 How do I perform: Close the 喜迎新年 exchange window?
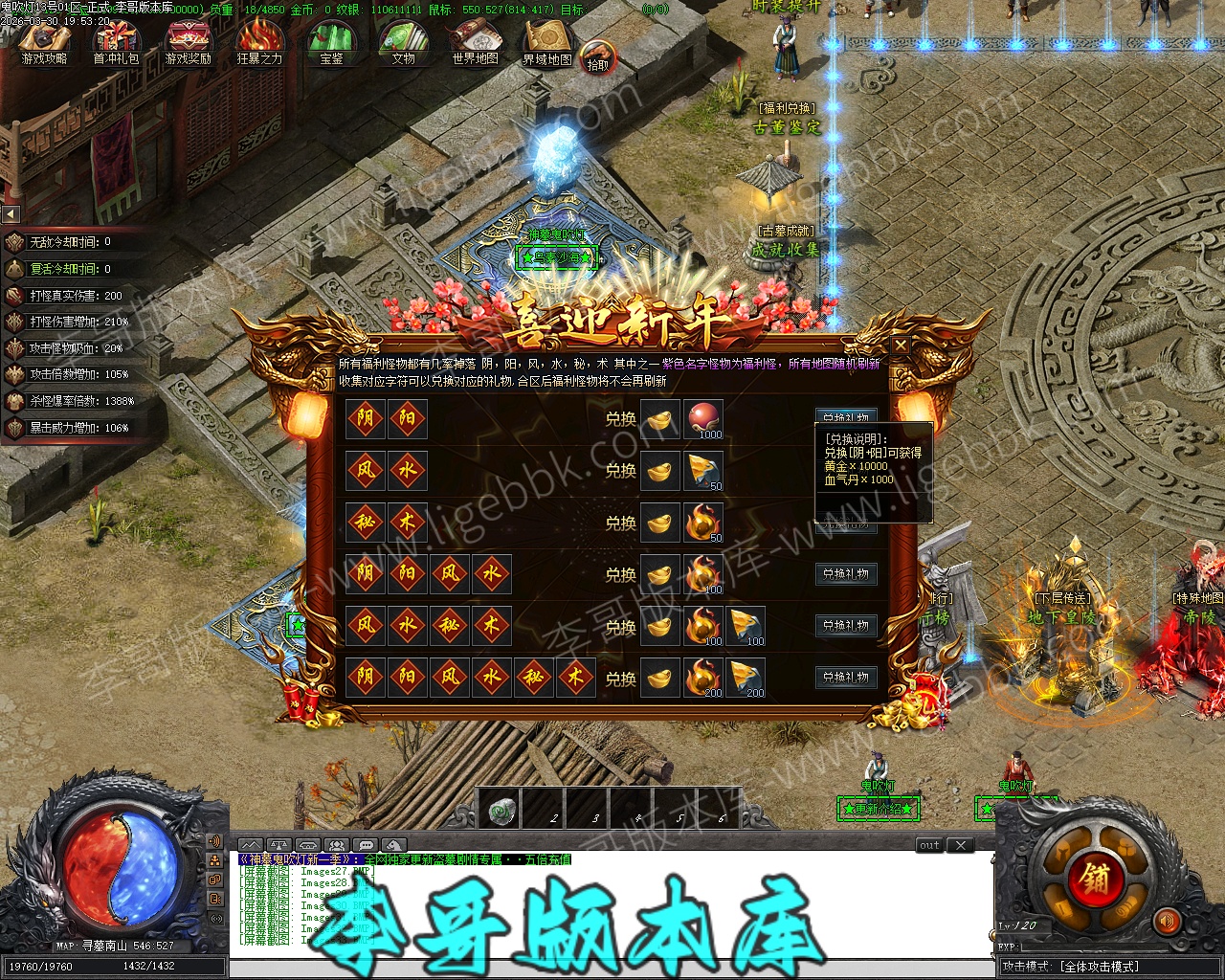900,345
